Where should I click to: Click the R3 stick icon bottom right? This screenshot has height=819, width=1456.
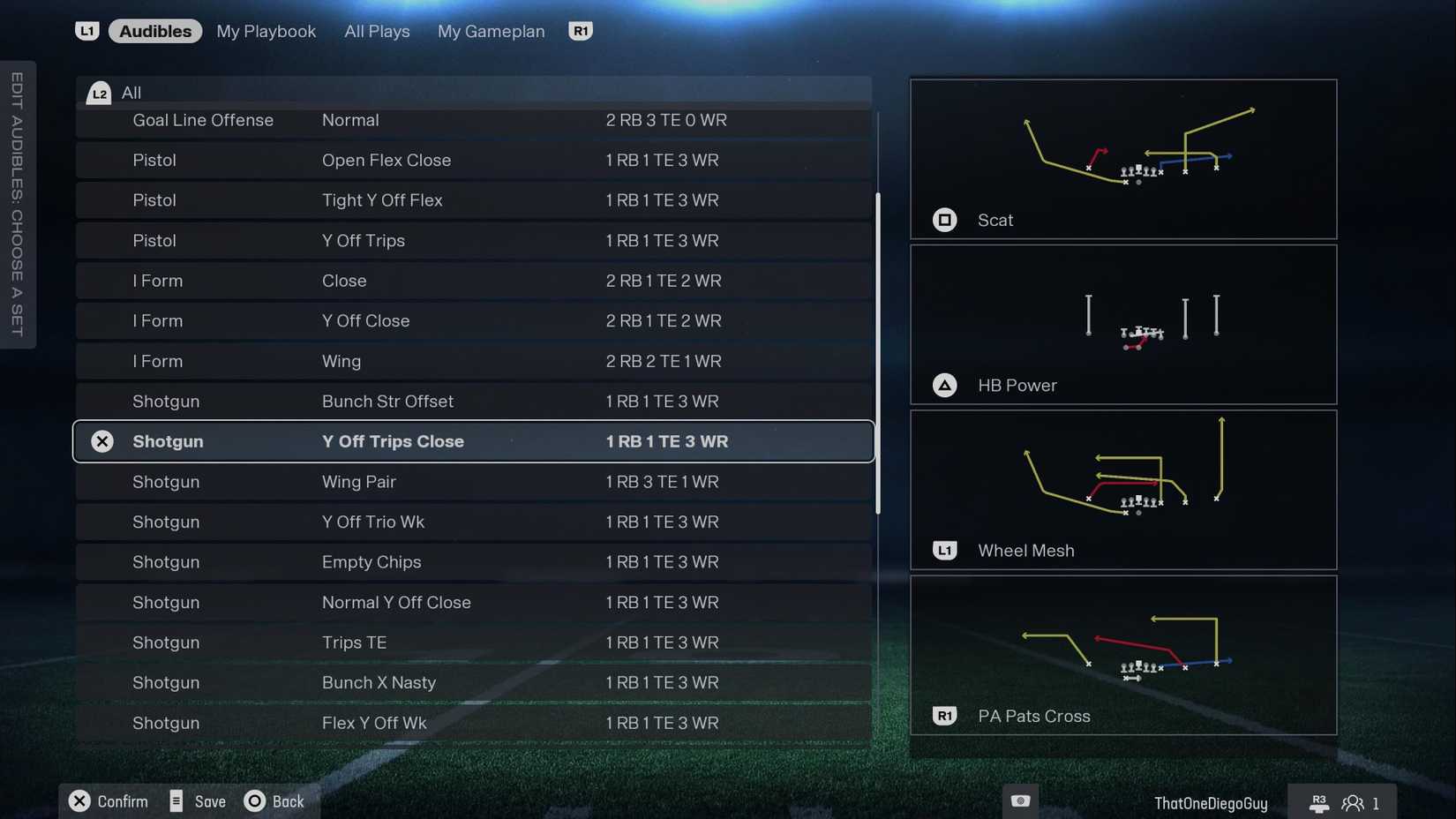(1319, 801)
